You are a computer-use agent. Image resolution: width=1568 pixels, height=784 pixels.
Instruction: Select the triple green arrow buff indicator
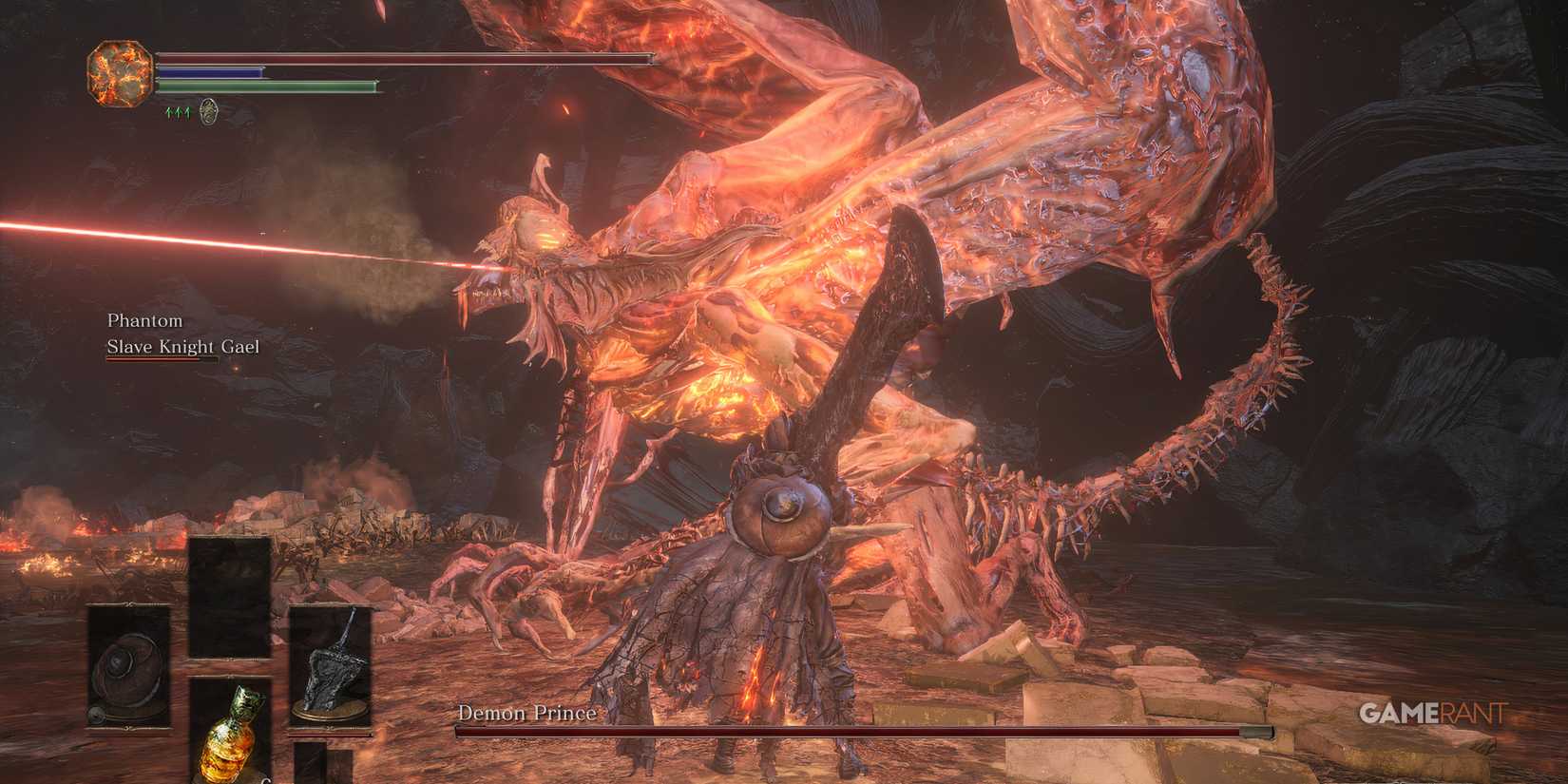[x=181, y=112]
